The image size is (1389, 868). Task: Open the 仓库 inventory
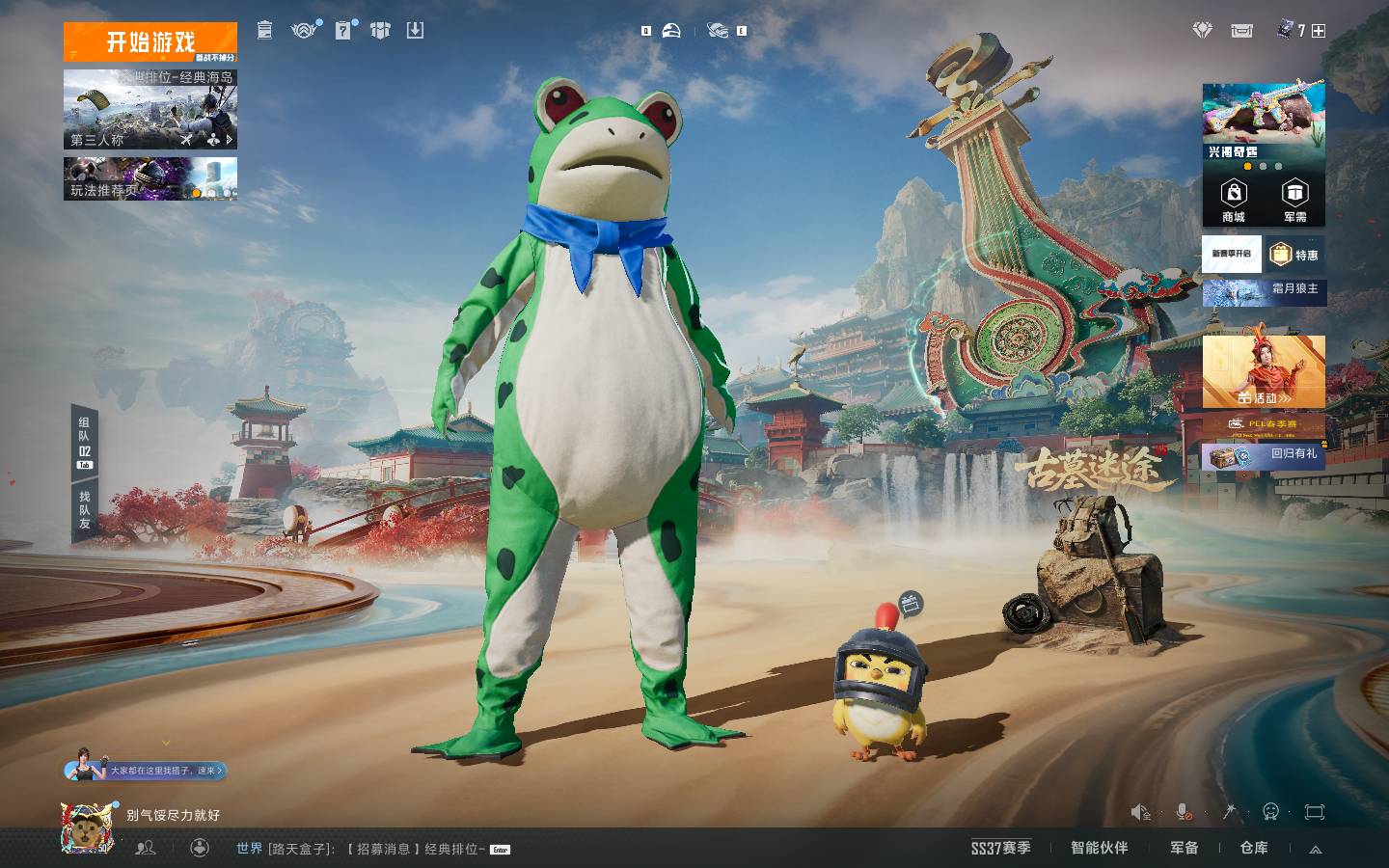[1254, 848]
